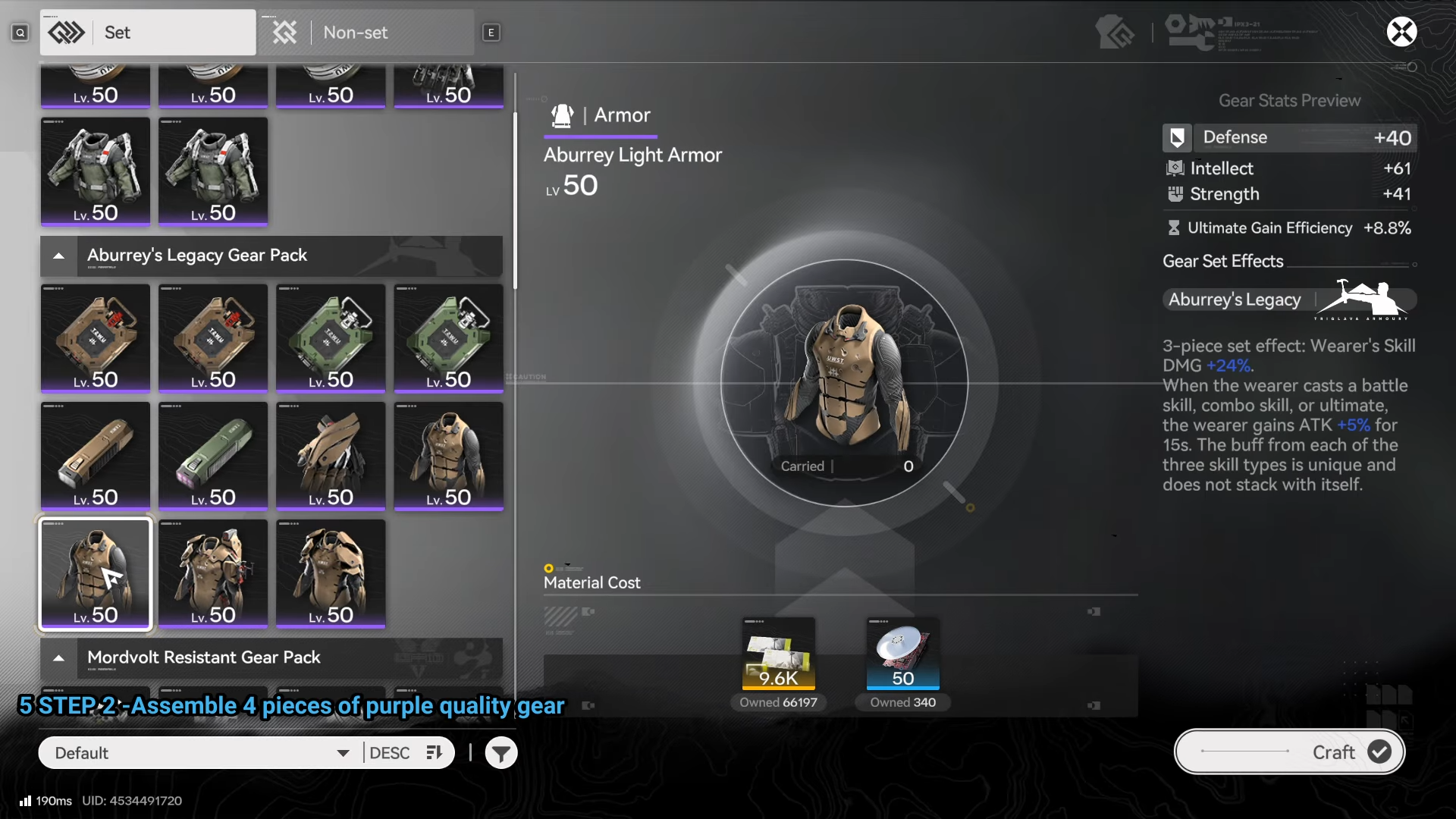
Task: Select the green flashlight gear slot
Action: click(213, 456)
